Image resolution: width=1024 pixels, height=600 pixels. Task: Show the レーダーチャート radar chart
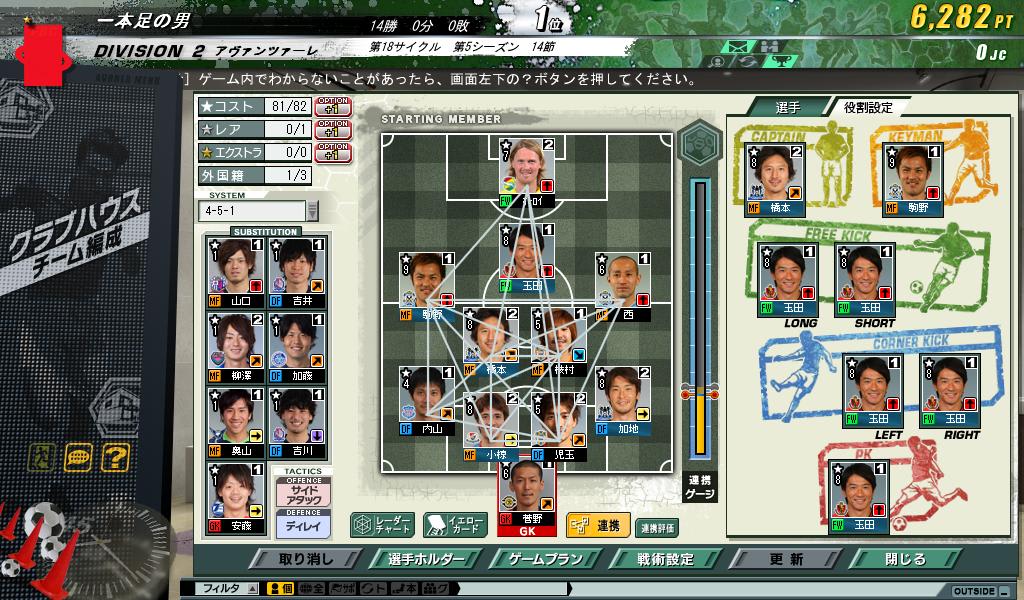pos(382,525)
